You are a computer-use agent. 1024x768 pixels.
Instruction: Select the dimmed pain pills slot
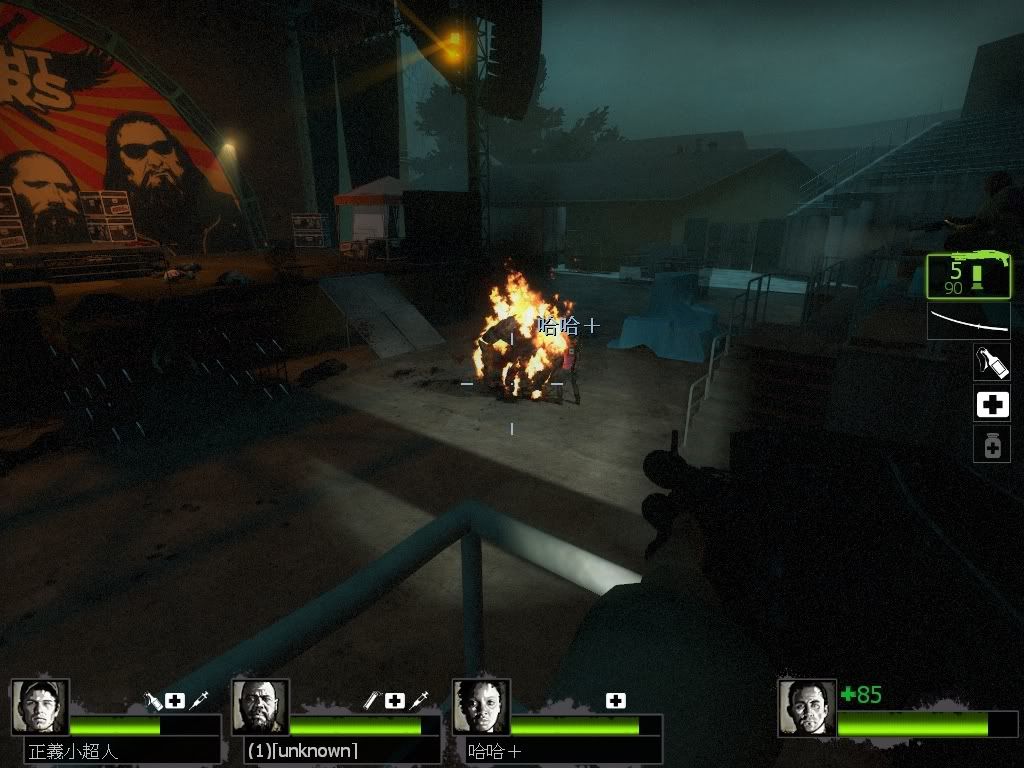991,445
